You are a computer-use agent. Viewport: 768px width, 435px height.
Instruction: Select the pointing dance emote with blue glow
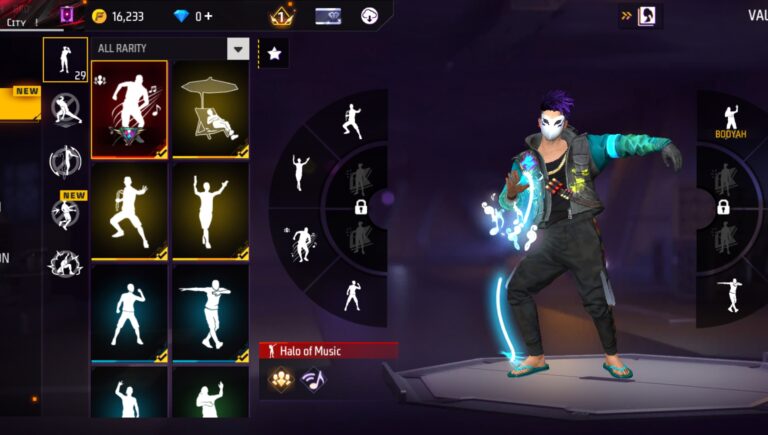[x=210, y=312]
